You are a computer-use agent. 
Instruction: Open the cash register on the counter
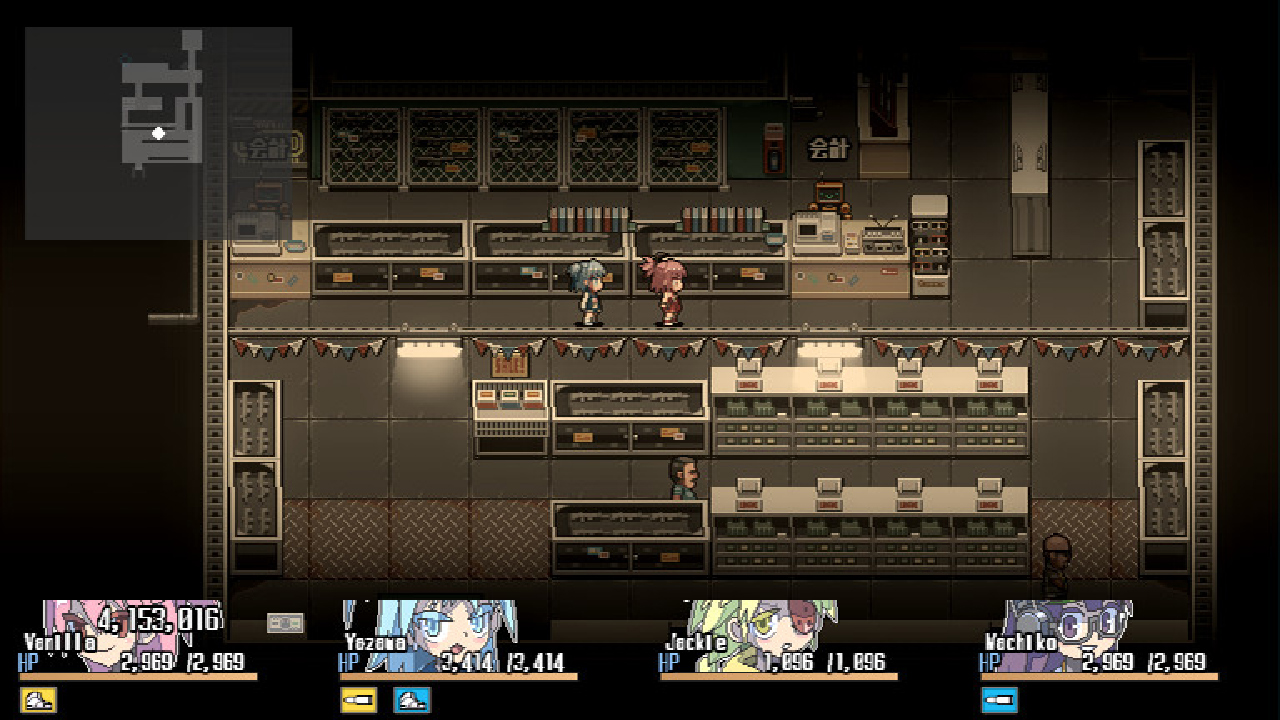(x=815, y=232)
